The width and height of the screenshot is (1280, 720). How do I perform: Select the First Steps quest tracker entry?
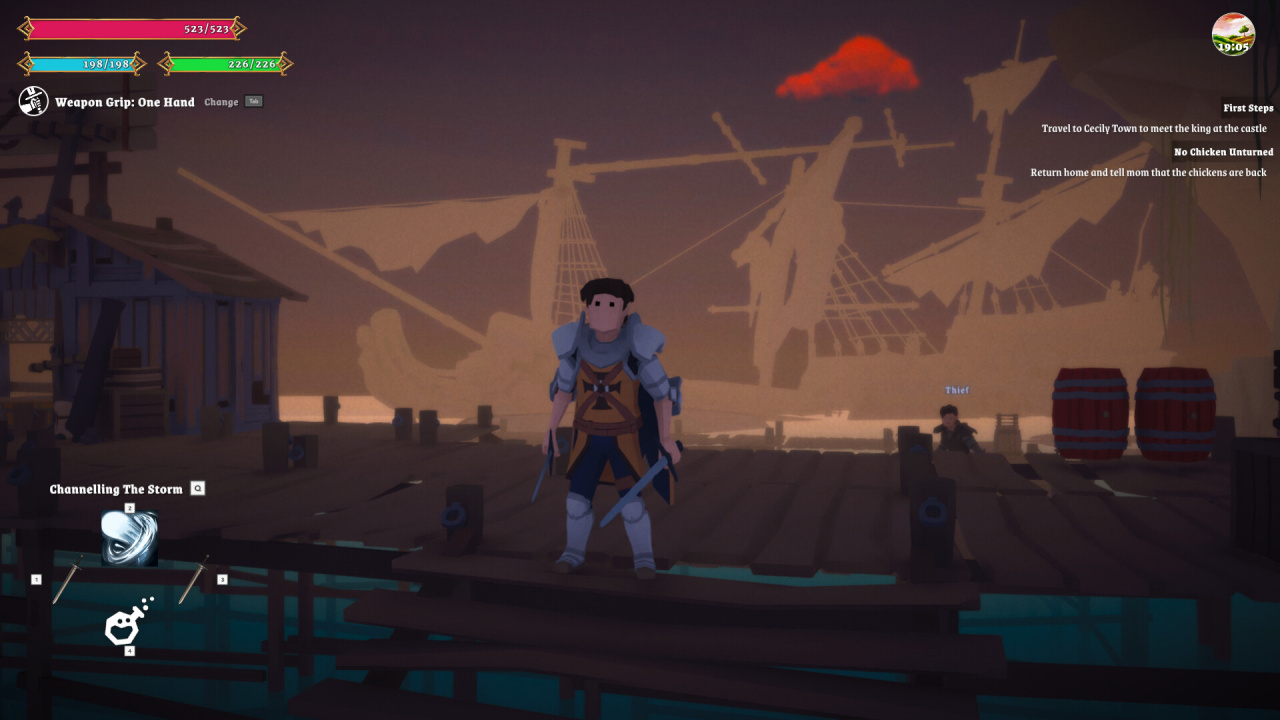click(1247, 108)
